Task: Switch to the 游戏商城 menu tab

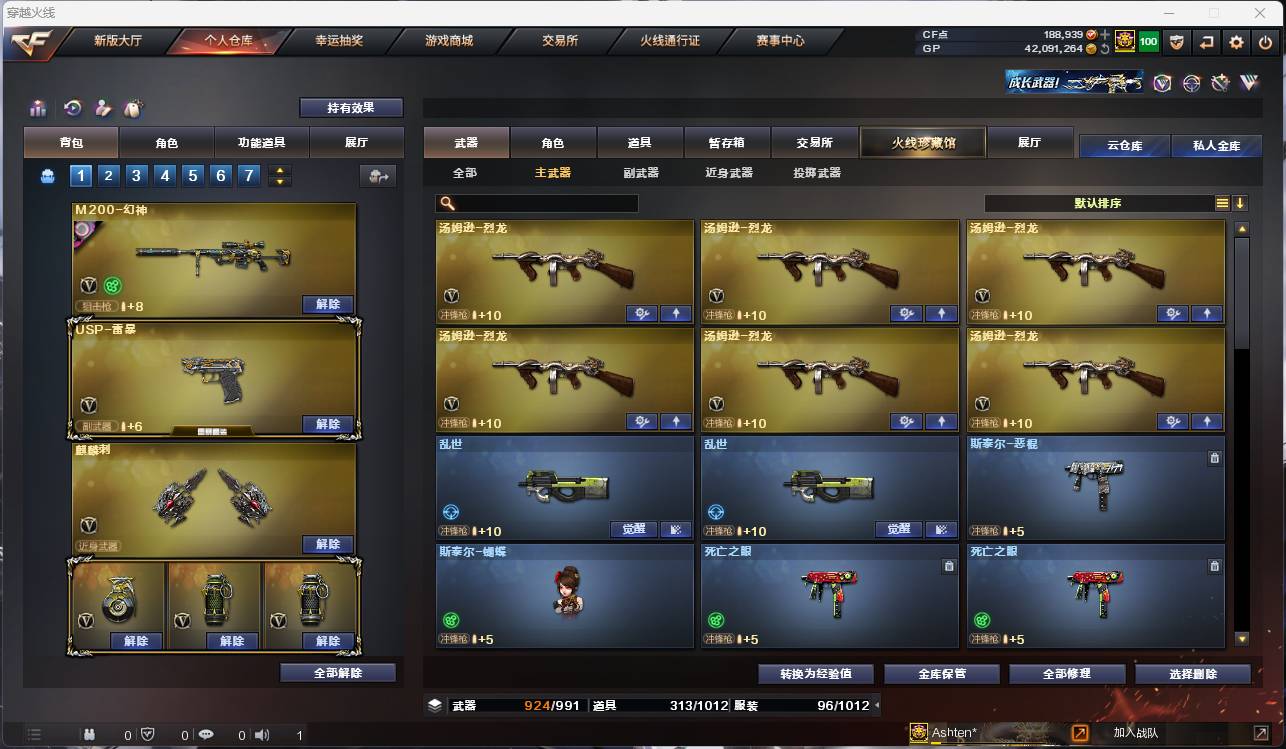Action: (451, 42)
